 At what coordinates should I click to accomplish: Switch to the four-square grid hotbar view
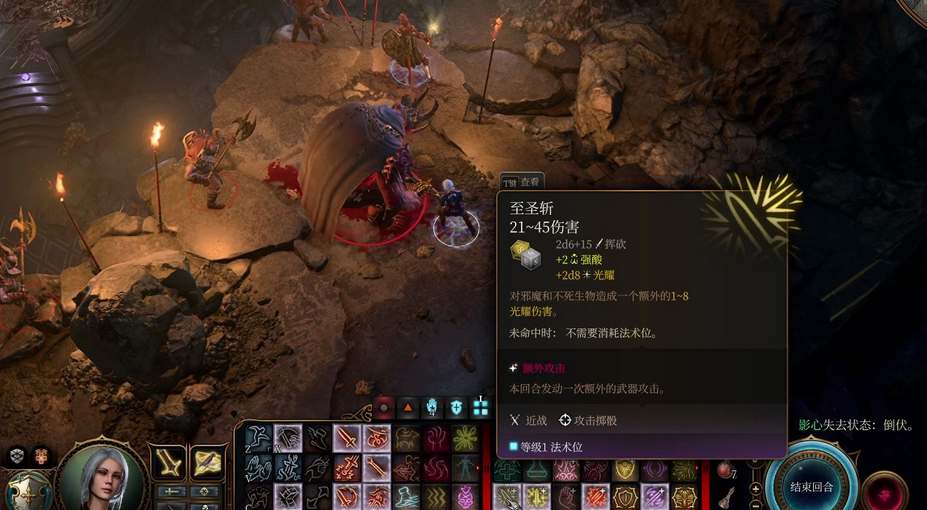[481, 408]
